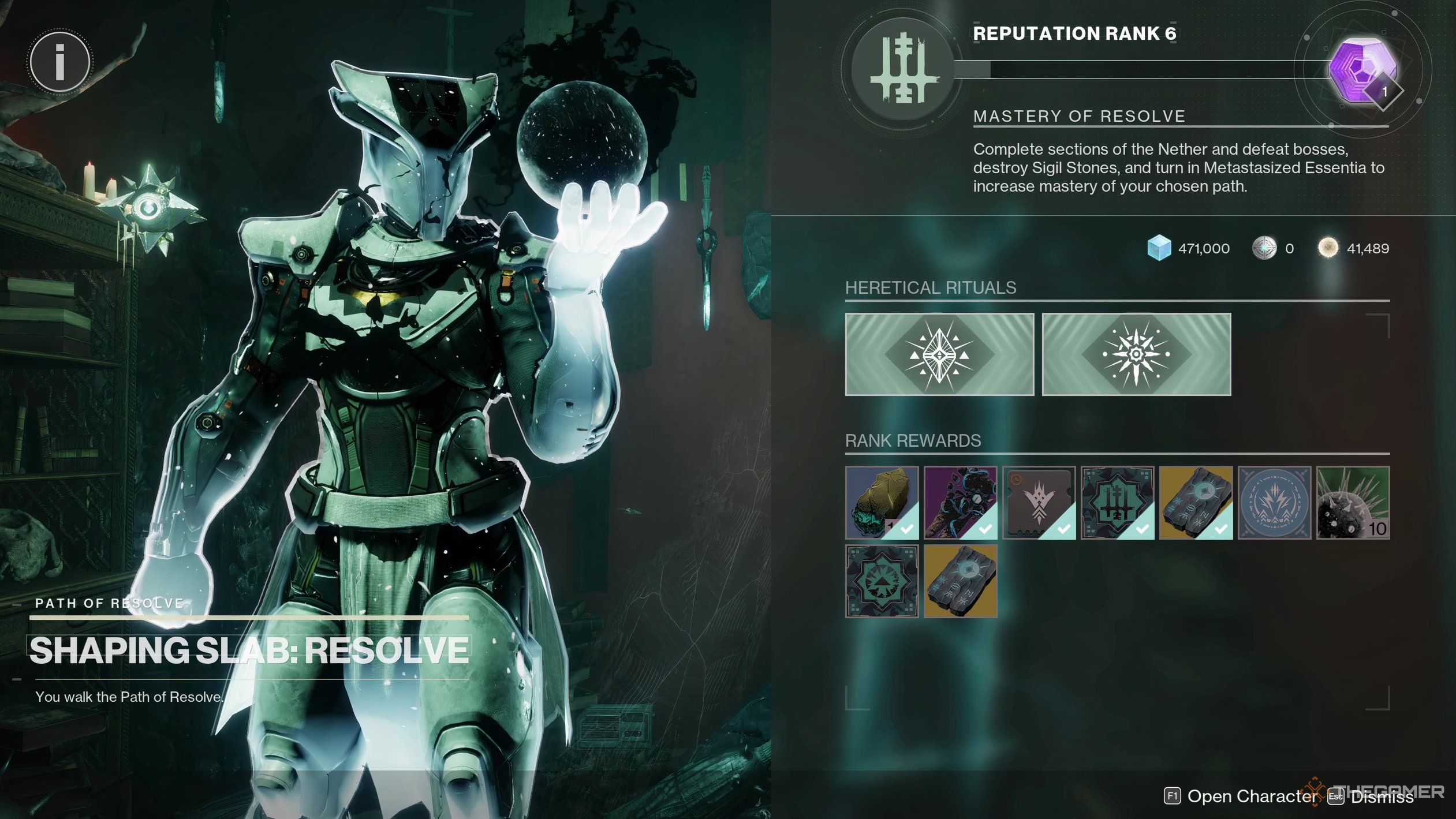
Task: Select the claimed rune slab reward with checkmark
Action: 1196,503
